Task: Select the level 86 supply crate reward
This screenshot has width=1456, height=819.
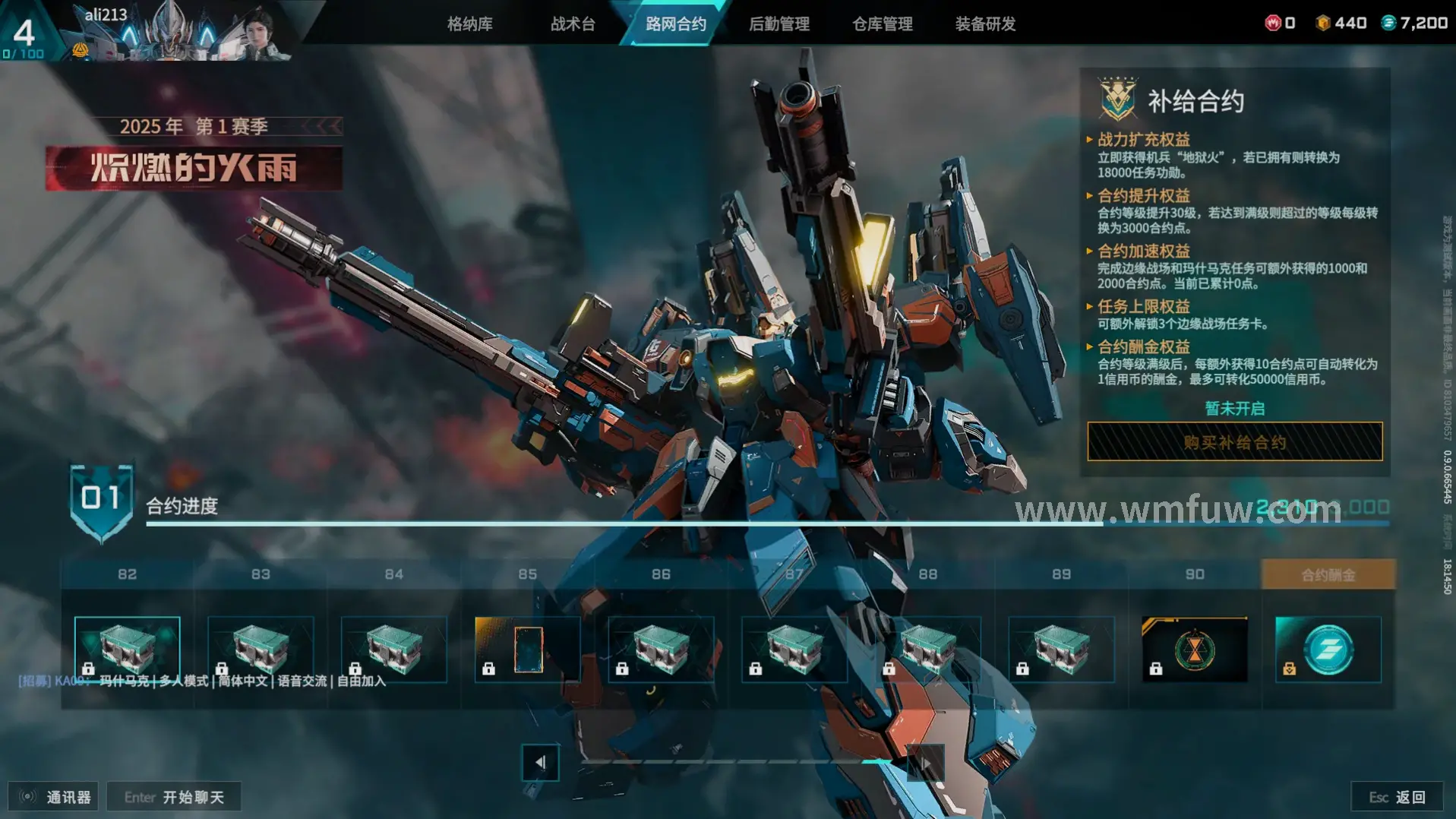Action: pyautogui.click(x=661, y=650)
